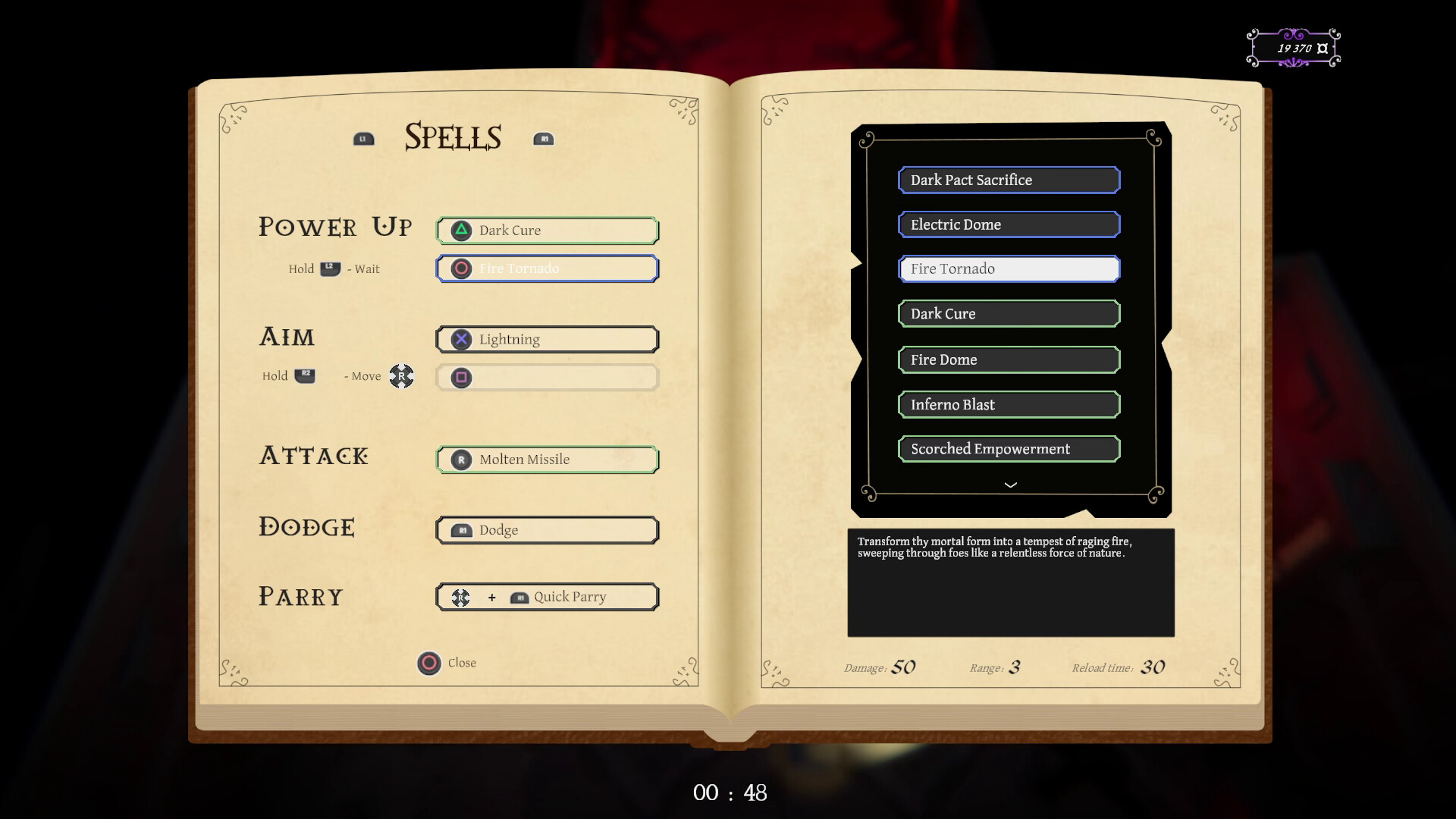The width and height of the screenshot is (1456, 819).
Task: Open the Lightning aim spell slot
Action: [x=548, y=339]
